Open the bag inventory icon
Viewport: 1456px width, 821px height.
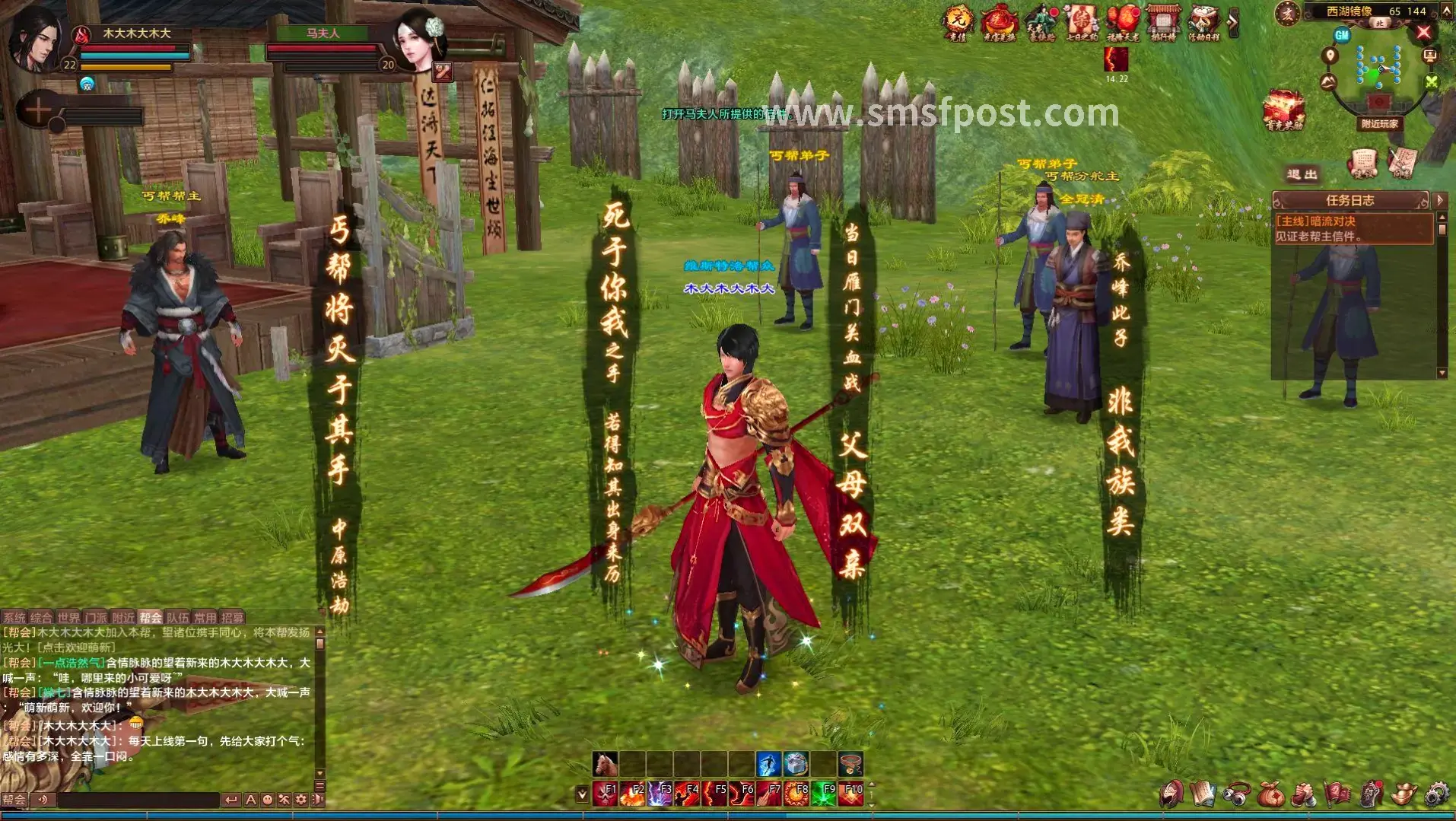point(1270,795)
